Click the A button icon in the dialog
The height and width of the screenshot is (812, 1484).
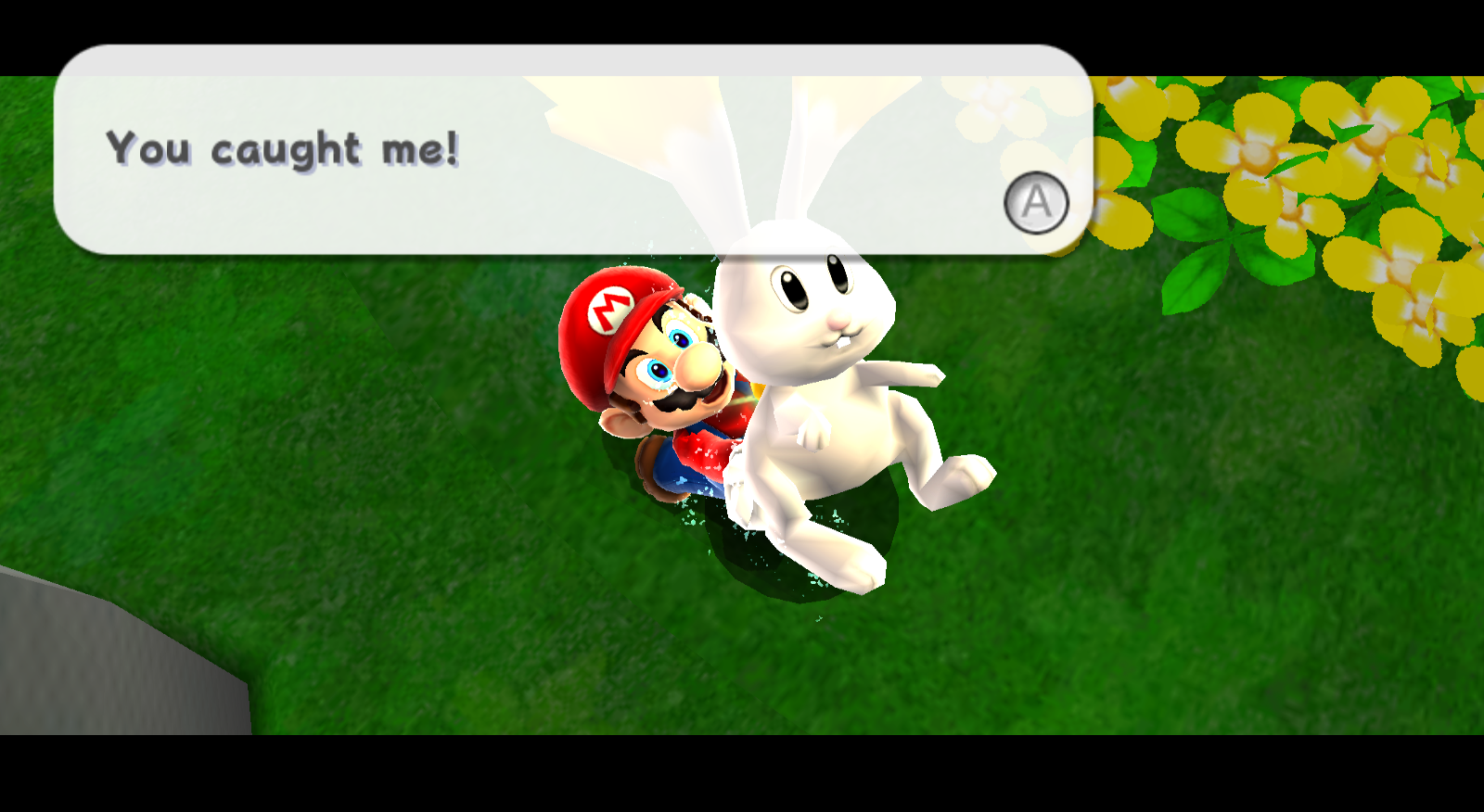click(x=1036, y=202)
